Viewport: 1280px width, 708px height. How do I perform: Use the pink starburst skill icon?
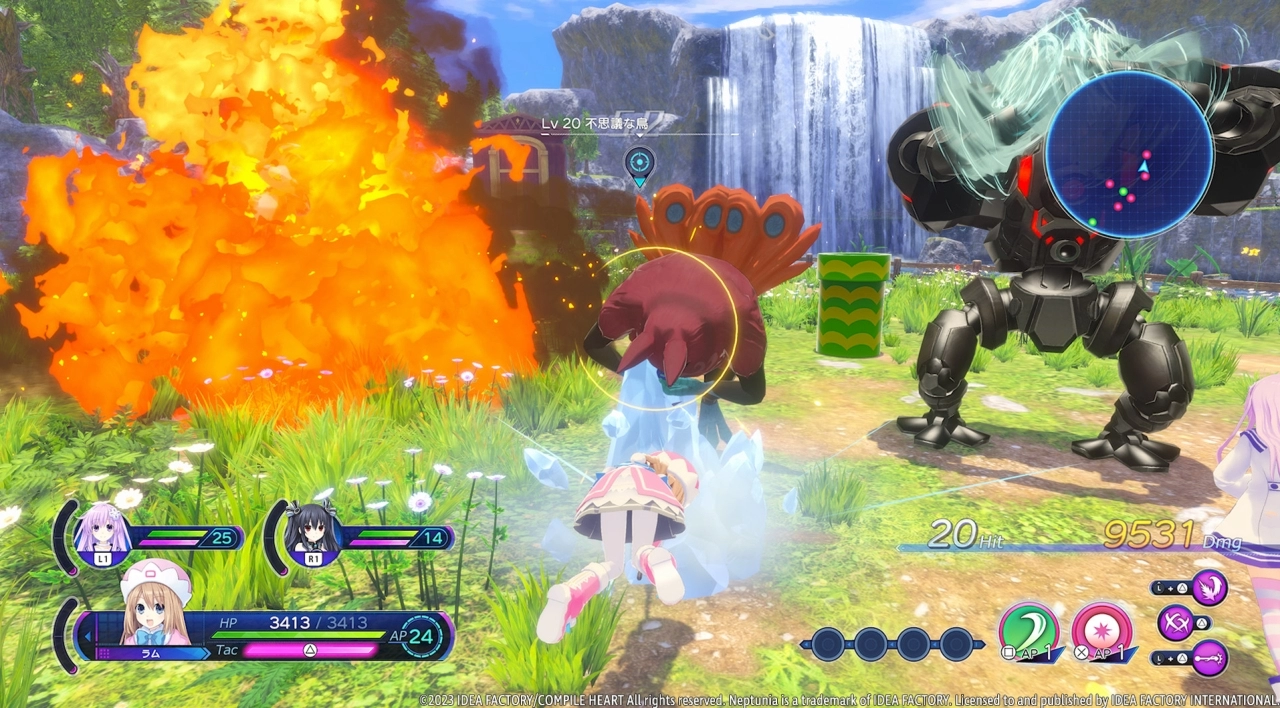click(1102, 629)
